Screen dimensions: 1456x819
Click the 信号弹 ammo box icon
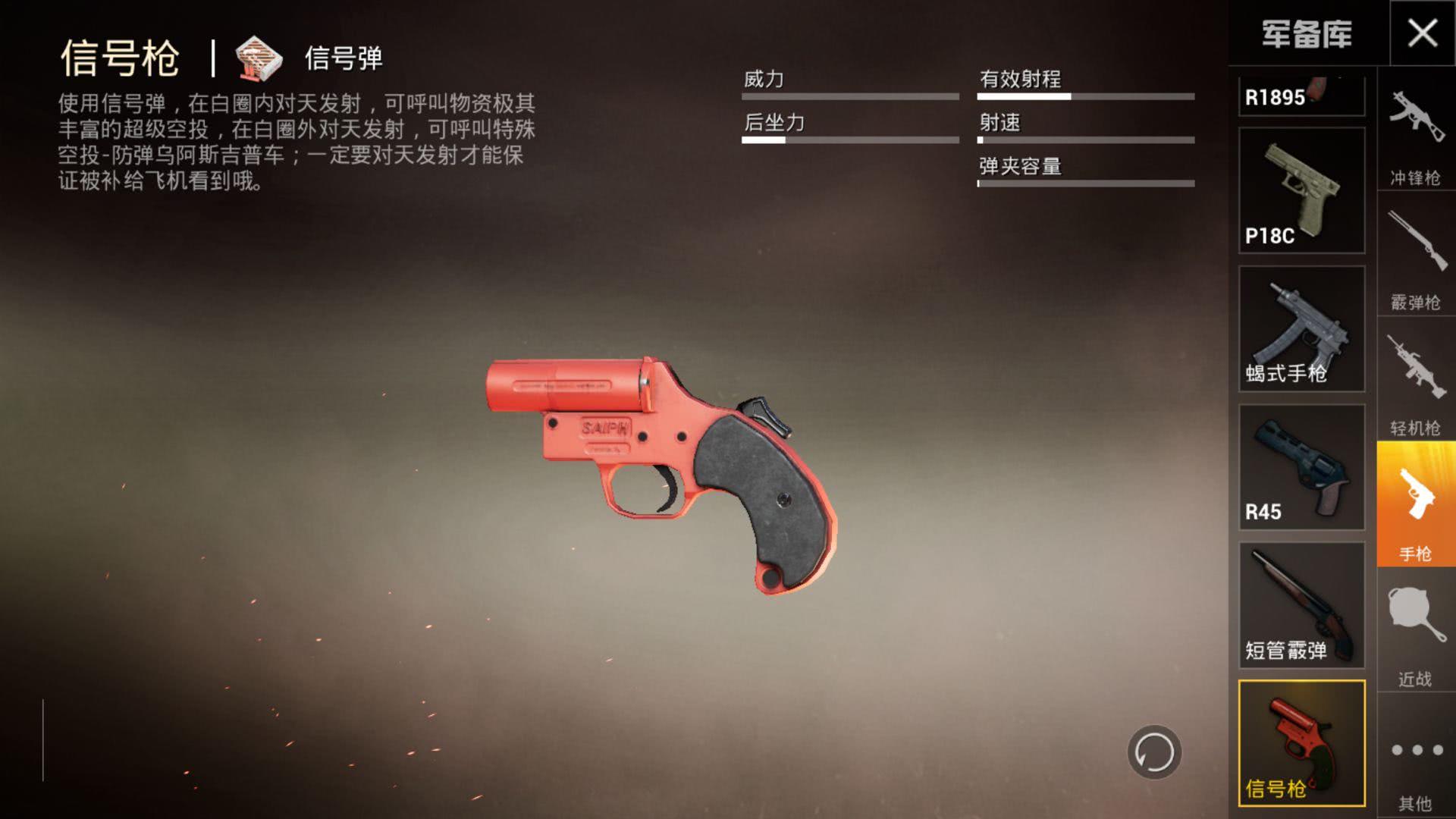click(259, 58)
